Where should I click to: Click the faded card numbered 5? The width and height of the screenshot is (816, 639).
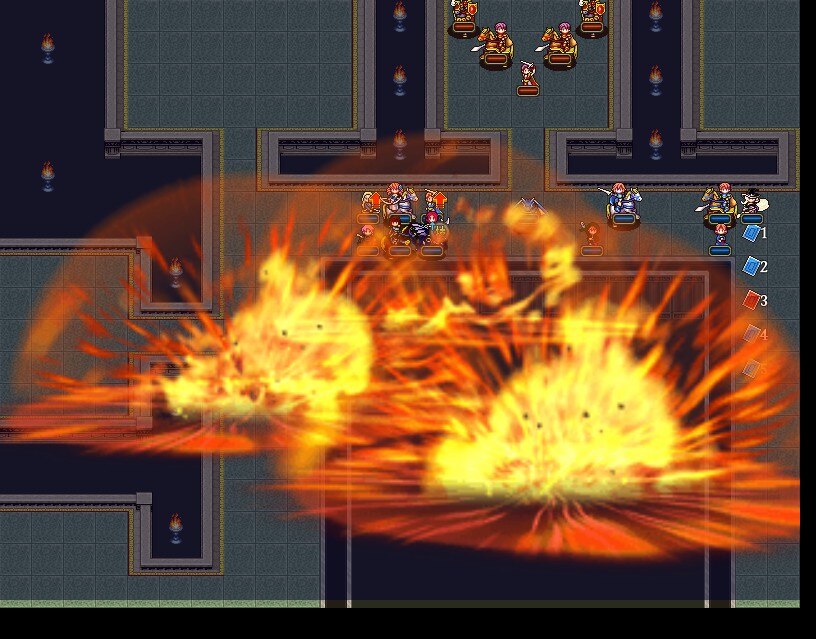tap(752, 368)
